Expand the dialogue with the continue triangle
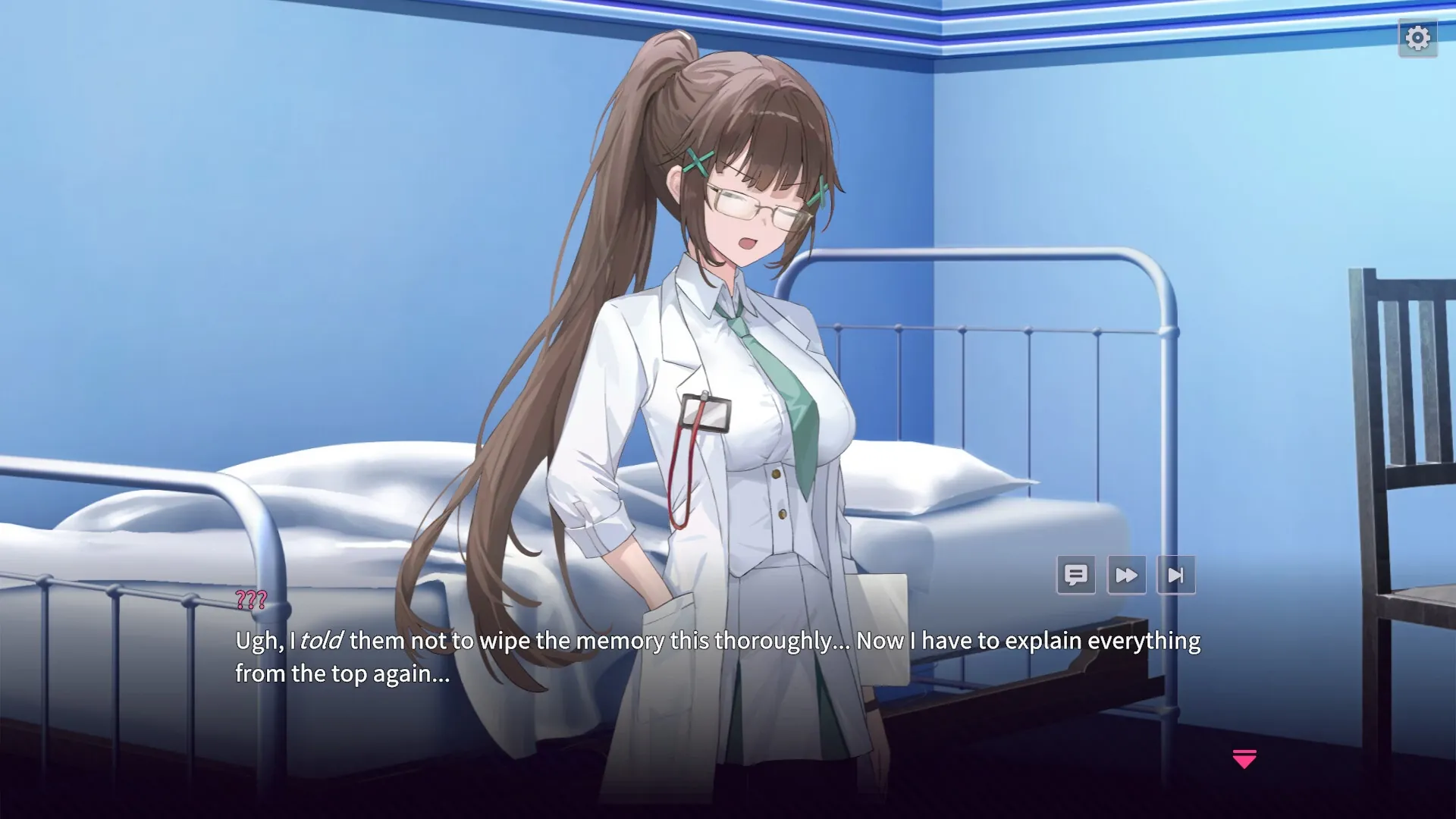Image resolution: width=1456 pixels, height=819 pixels. [1243, 760]
